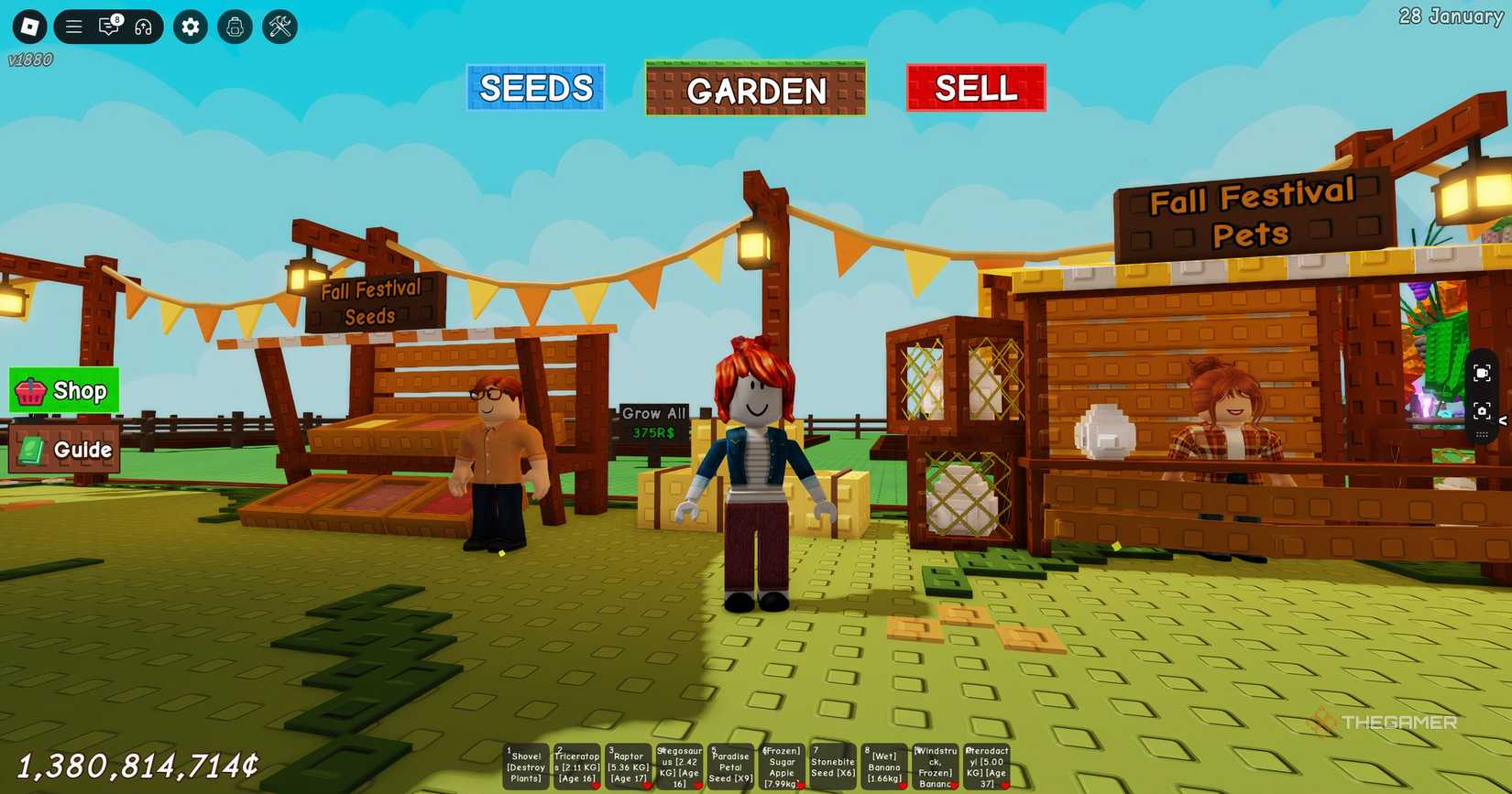This screenshot has height=794, width=1512.
Task: Open the SELL menu
Action: tap(975, 88)
